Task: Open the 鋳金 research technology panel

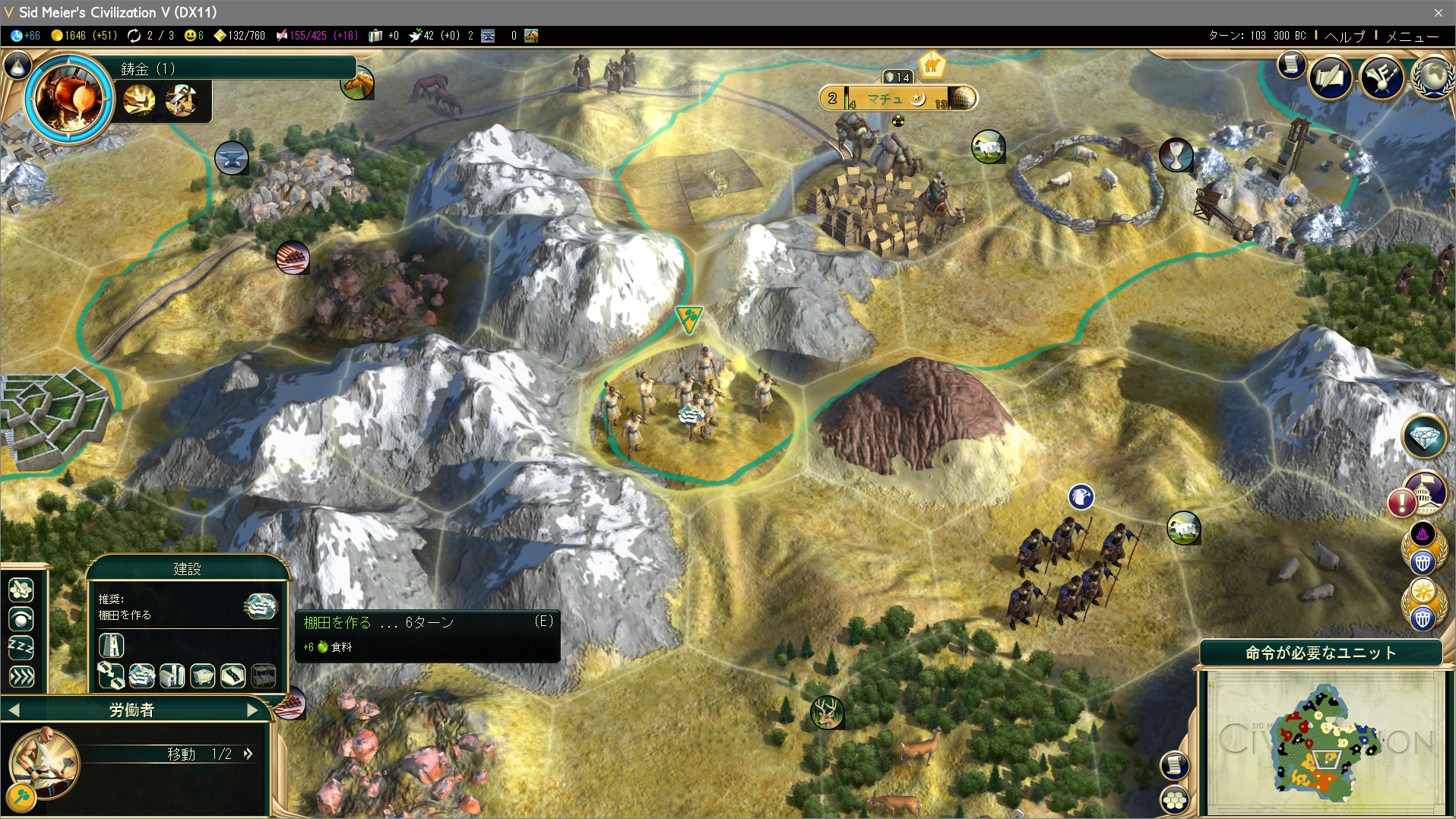Action: point(69,97)
